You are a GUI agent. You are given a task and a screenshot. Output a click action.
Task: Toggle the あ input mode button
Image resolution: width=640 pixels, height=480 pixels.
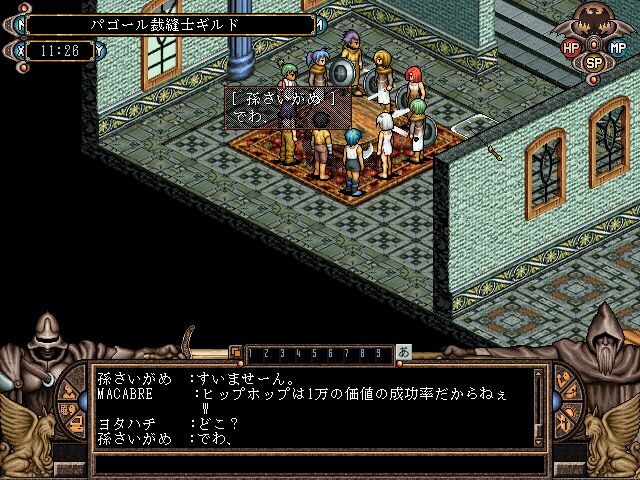coord(404,352)
